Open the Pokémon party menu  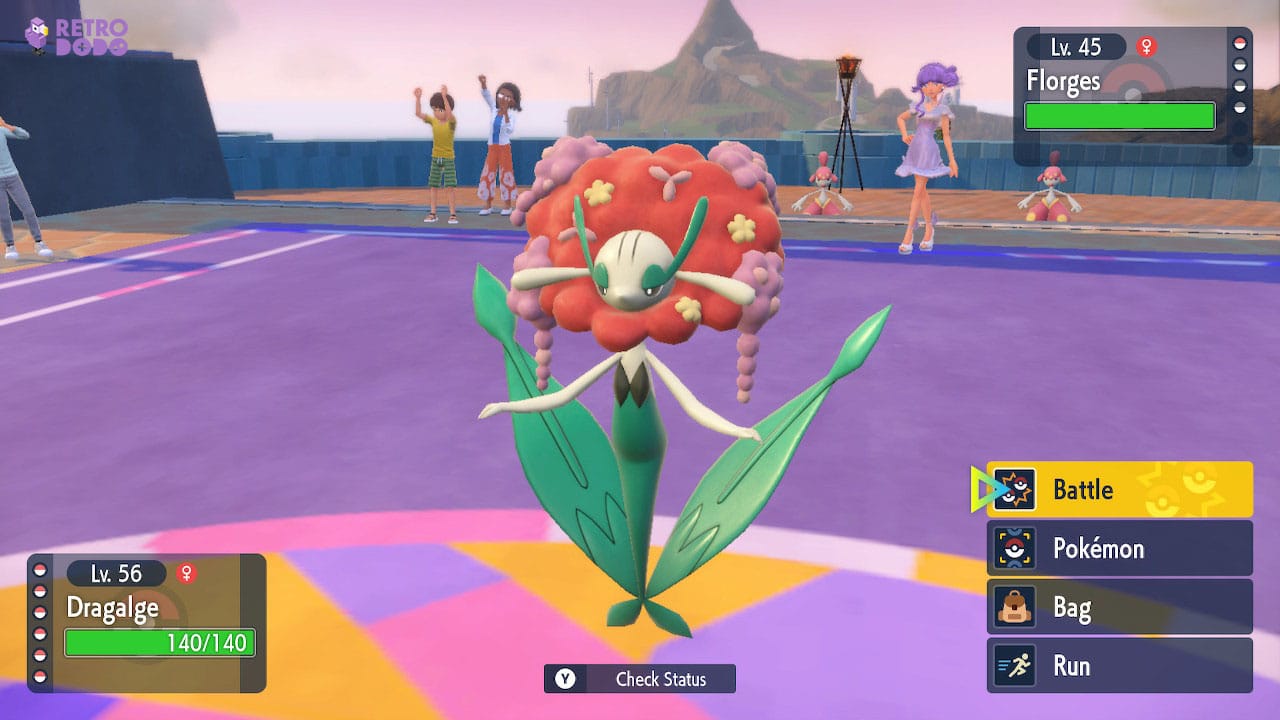(x=1119, y=548)
